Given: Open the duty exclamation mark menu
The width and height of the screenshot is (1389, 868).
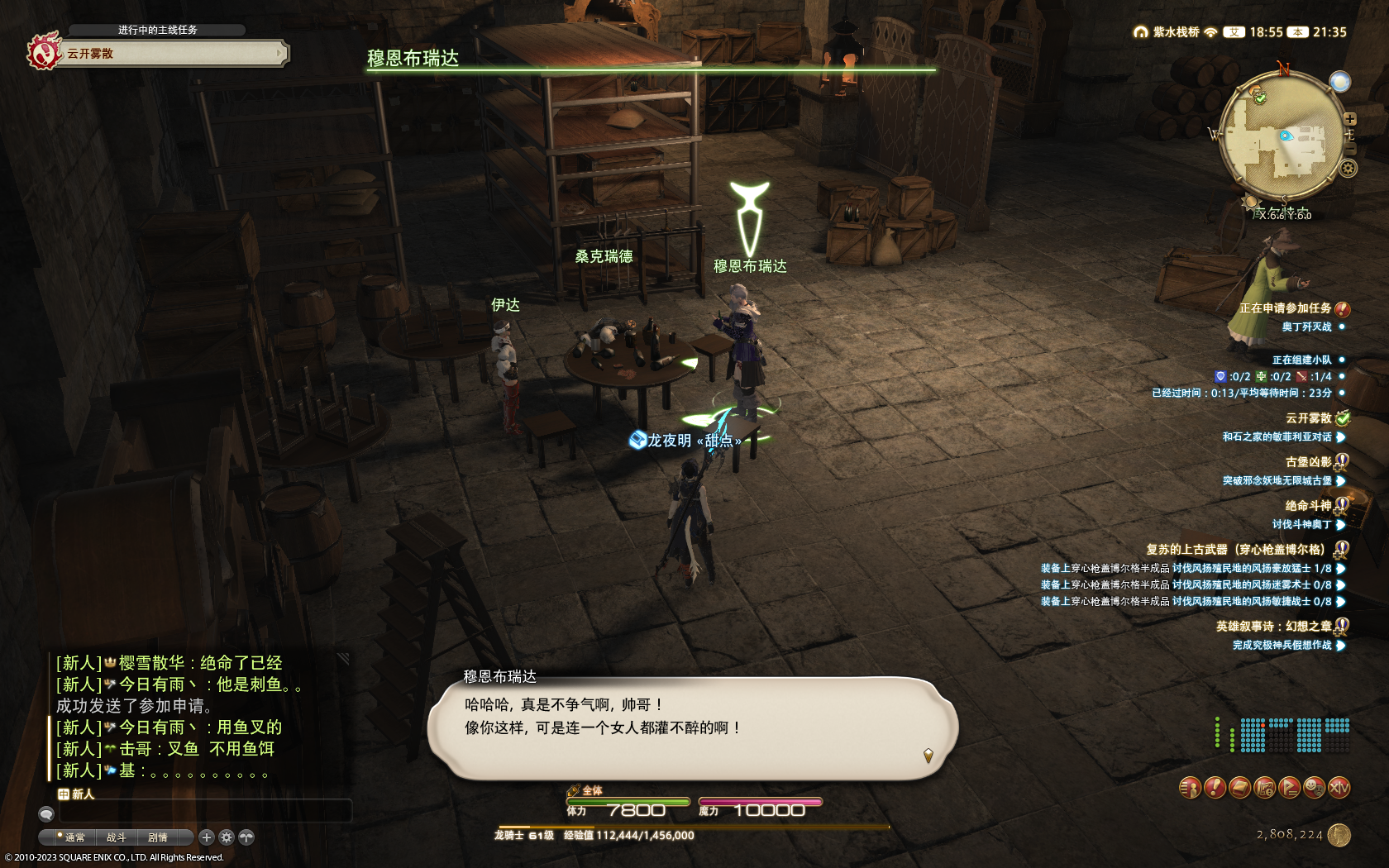Looking at the screenshot, I should pyautogui.click(x=1215, y=788).
